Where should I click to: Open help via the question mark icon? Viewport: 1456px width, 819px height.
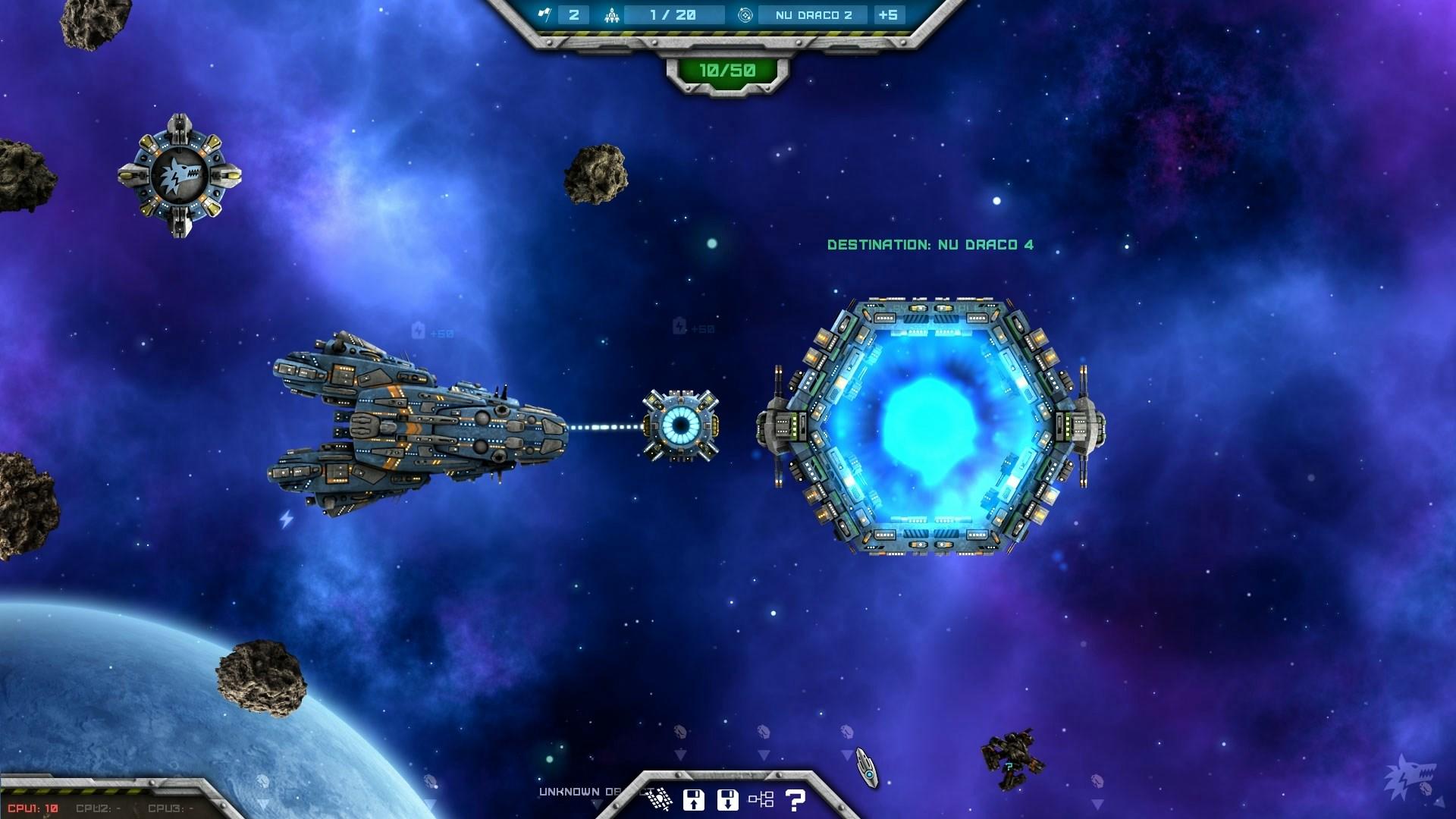coord(795,801)
